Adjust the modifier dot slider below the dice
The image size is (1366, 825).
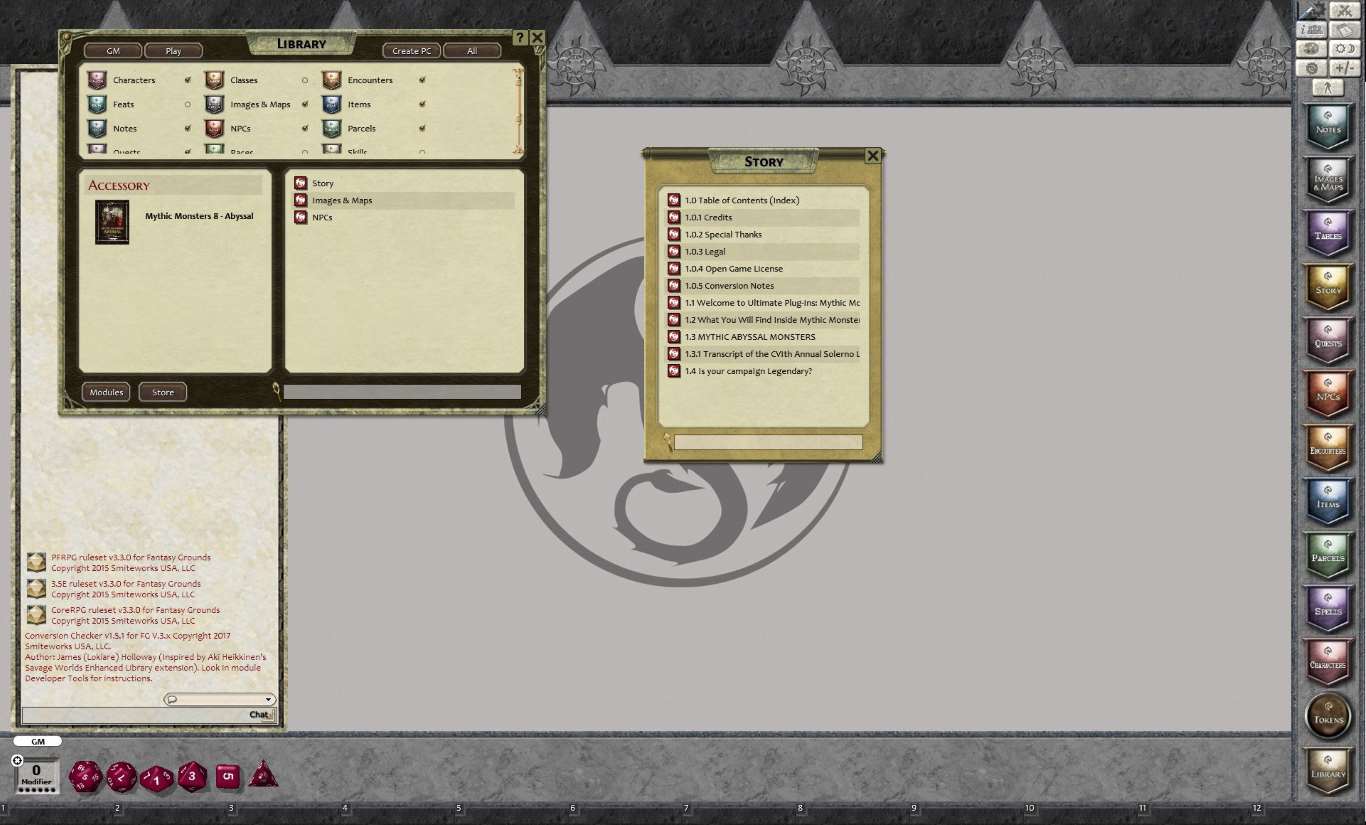coord(36,790)
